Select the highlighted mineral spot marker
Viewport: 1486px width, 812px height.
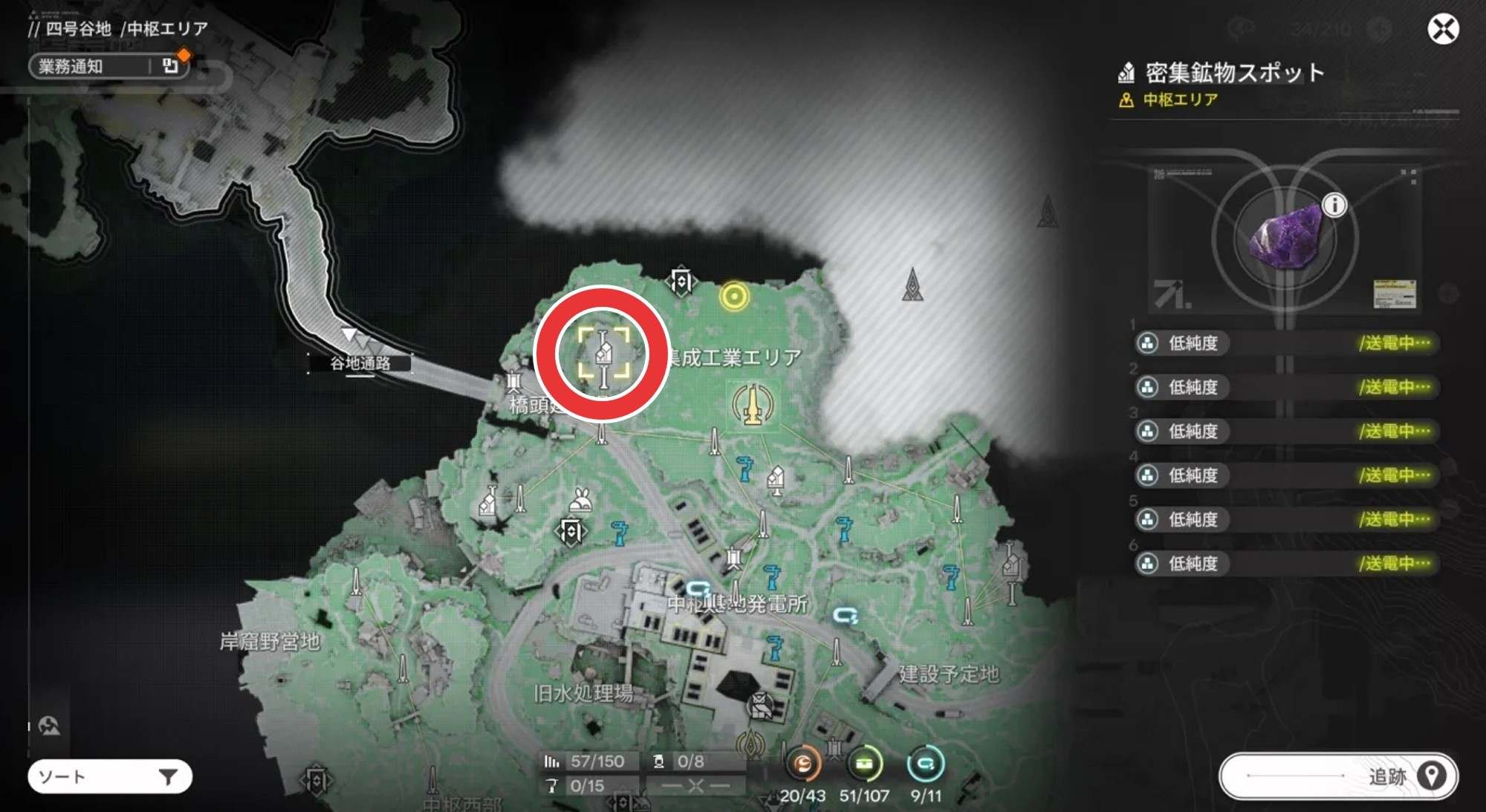(603, 353)
